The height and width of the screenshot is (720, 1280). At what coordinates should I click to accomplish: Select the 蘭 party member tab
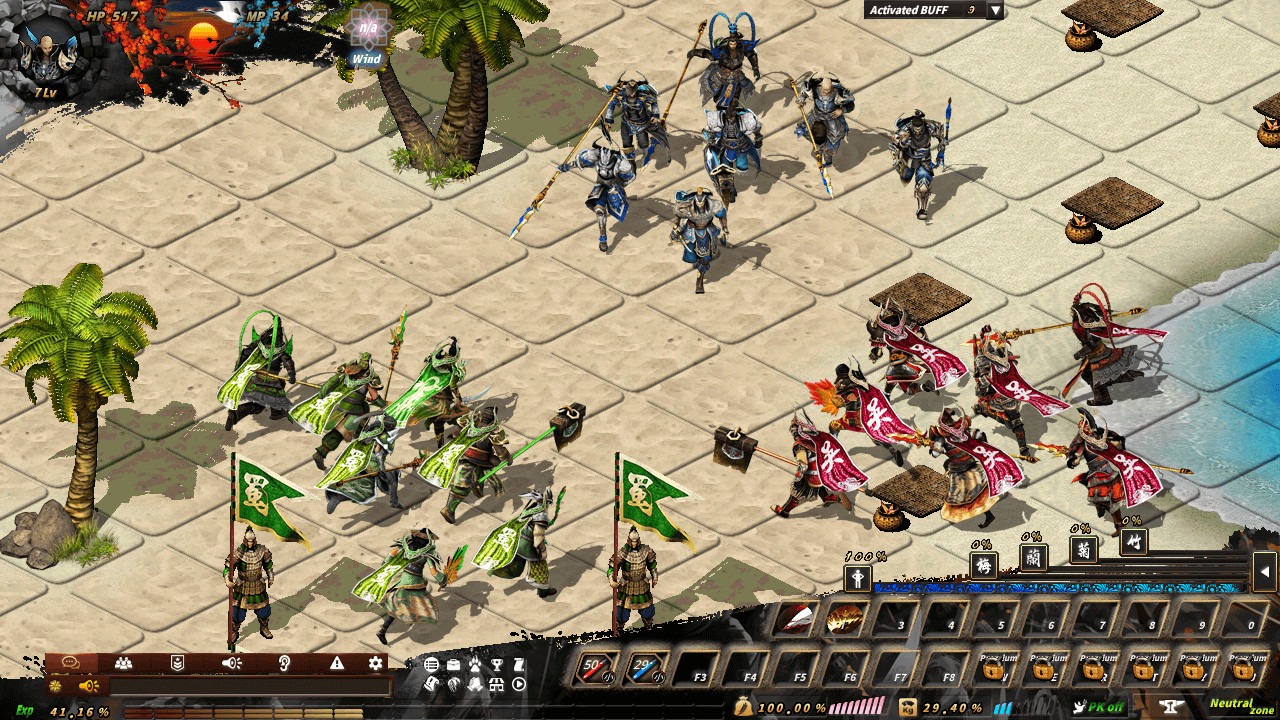click(x=1034, y=559)
